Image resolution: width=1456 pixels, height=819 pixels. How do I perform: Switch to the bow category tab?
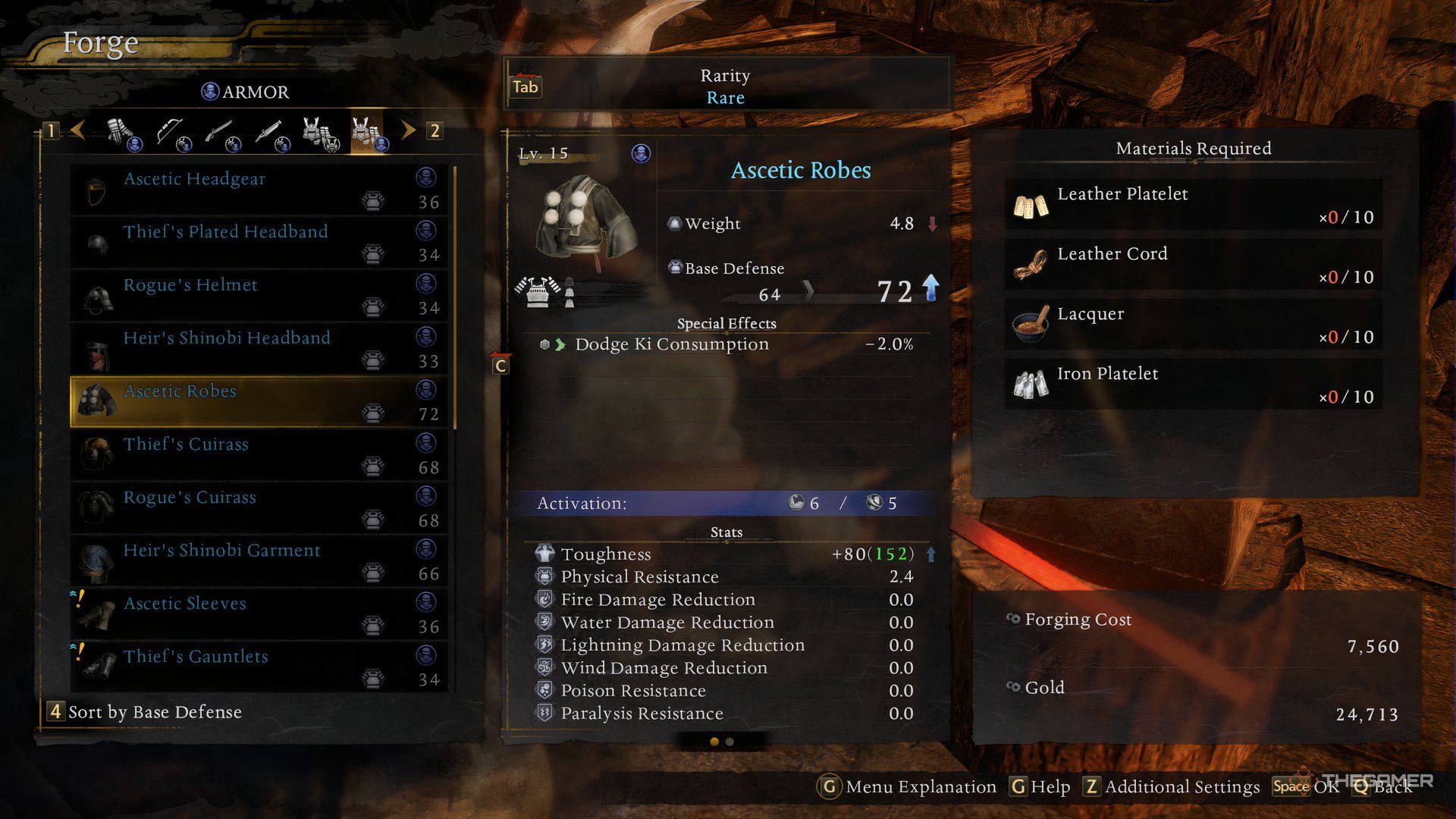[172, 132]
